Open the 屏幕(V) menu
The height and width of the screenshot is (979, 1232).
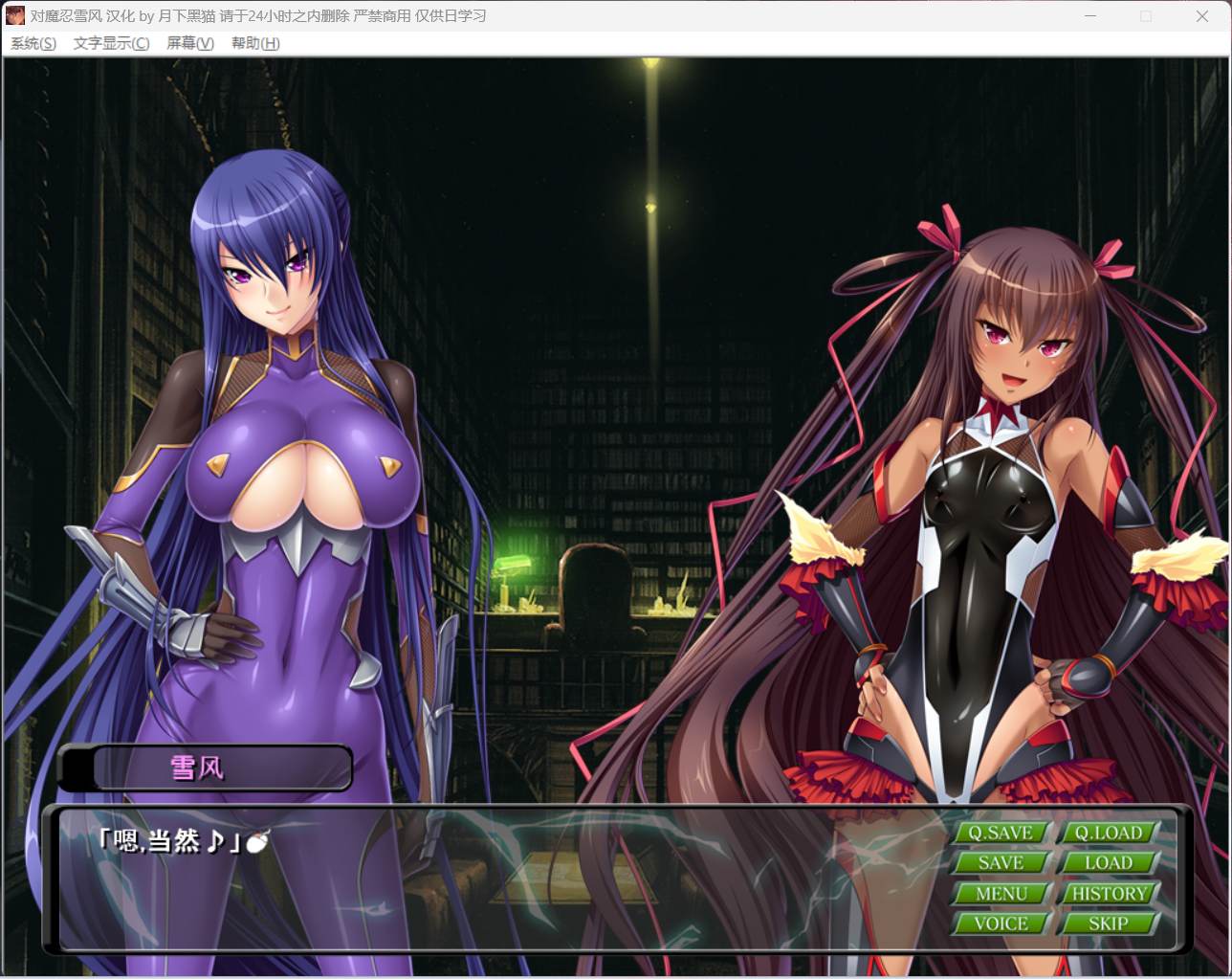click(188, 43)
